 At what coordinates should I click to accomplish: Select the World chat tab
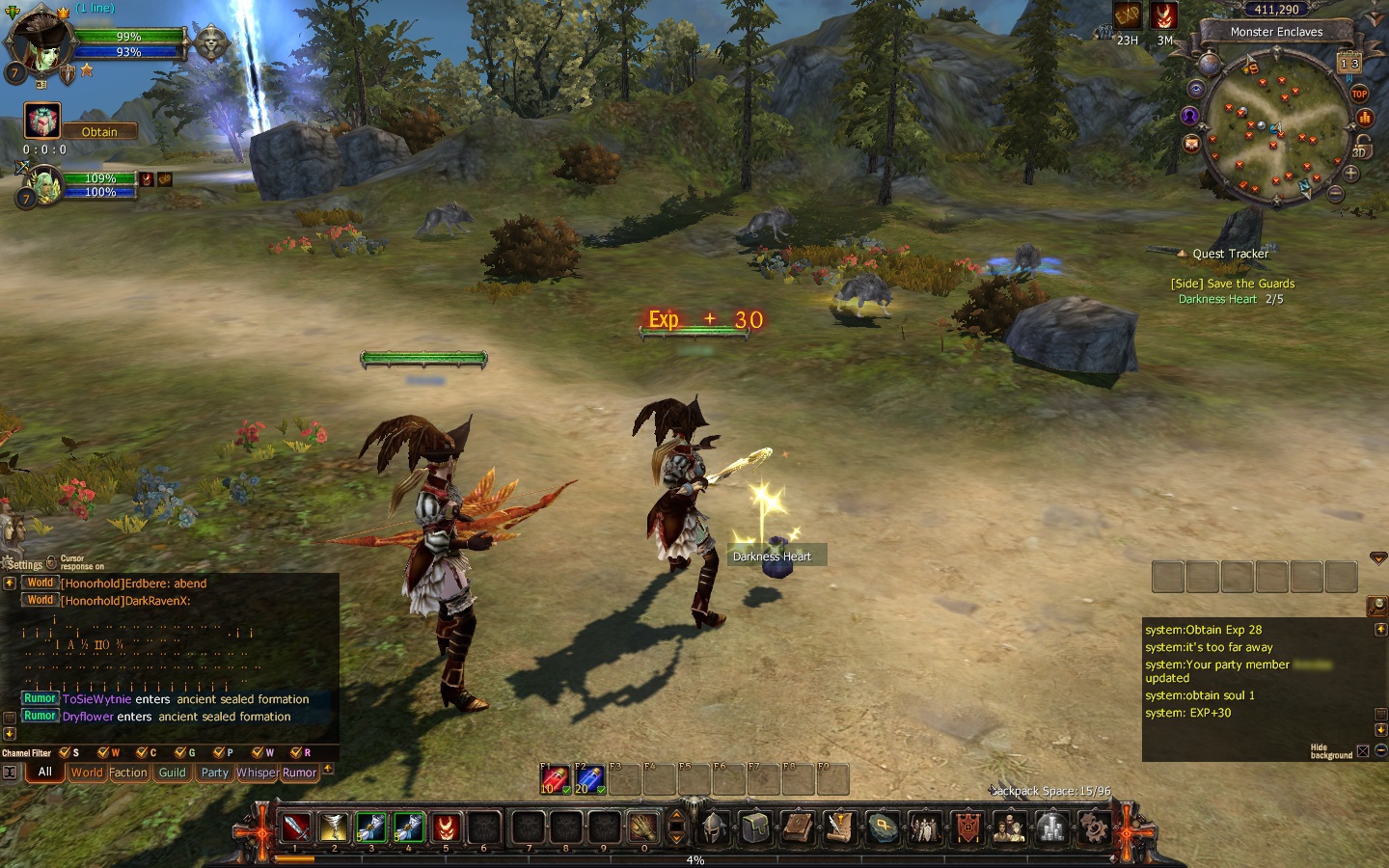(86, 773)
